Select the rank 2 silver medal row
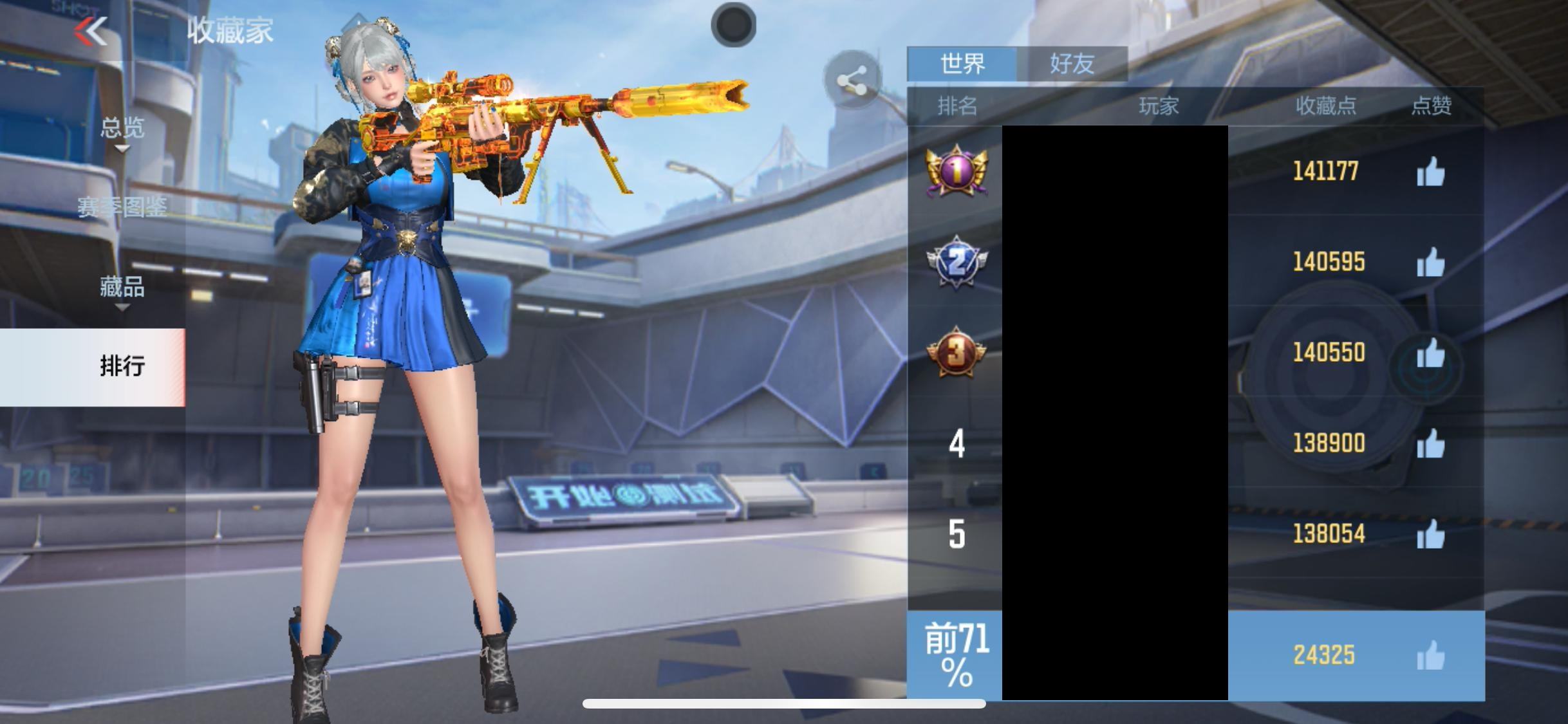Viewport: 1568px width, 724px height. pos(957,262)
